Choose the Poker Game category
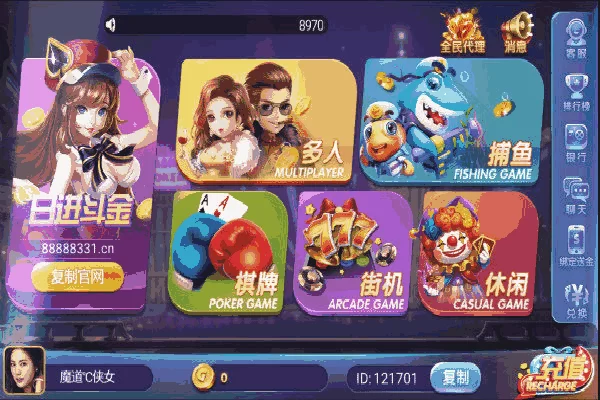Screen dimensions: 600x400 coord(226,252)
